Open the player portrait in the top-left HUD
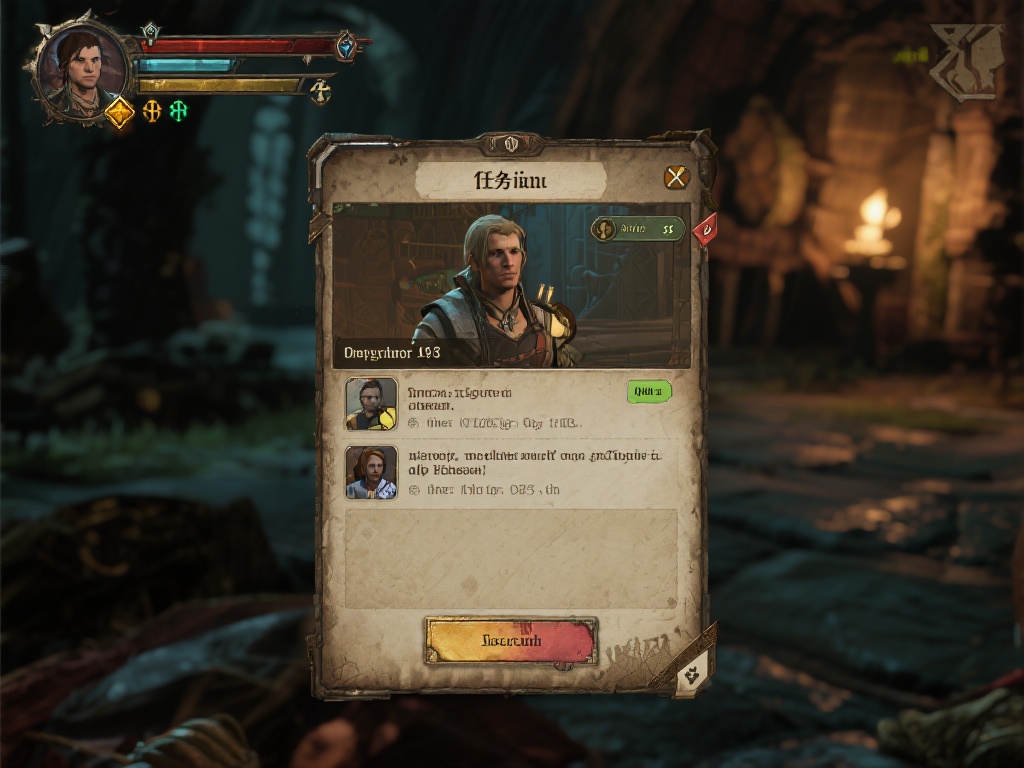Screen dimensions: 1024x768 pos(82,67)
